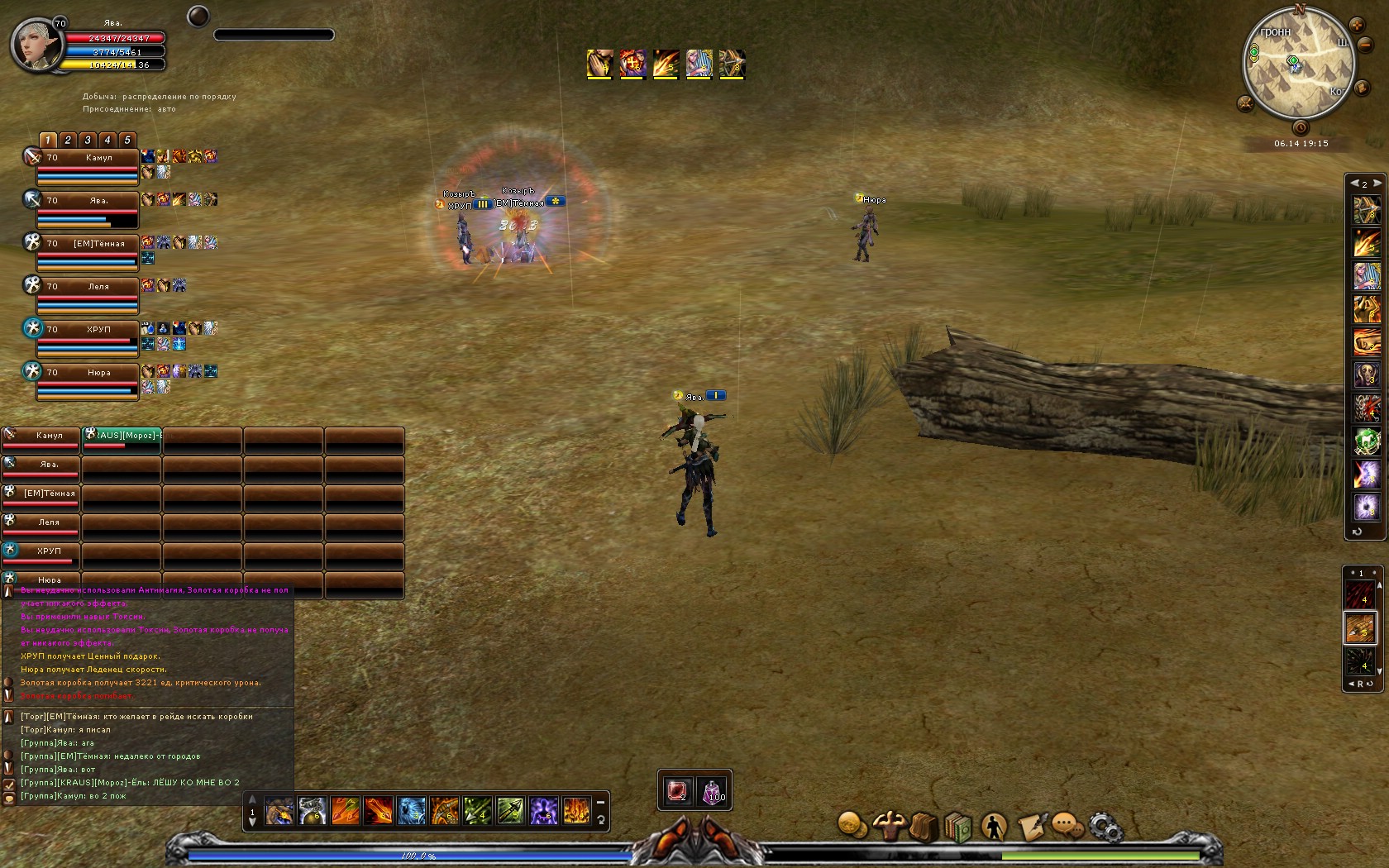This screenshot has width=1389, height=868.
Task: Open the gold coins shop icon
Action: pyautogui.click(x=851, y=825)
